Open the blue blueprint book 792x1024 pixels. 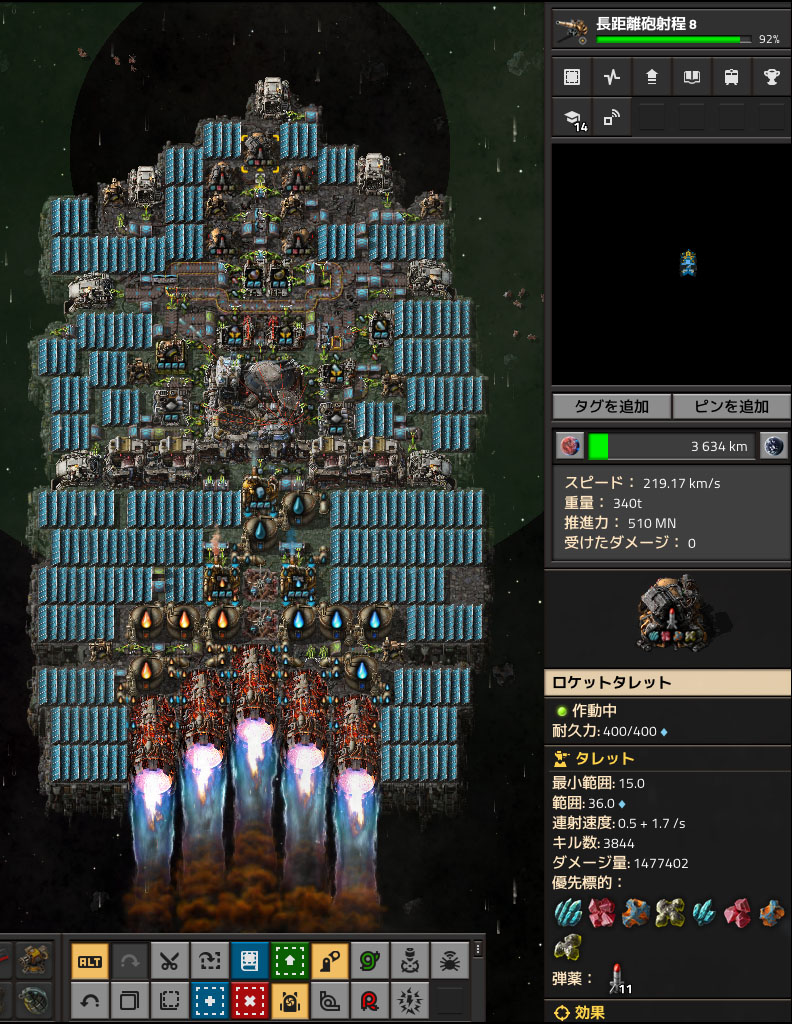pos(250,961)
